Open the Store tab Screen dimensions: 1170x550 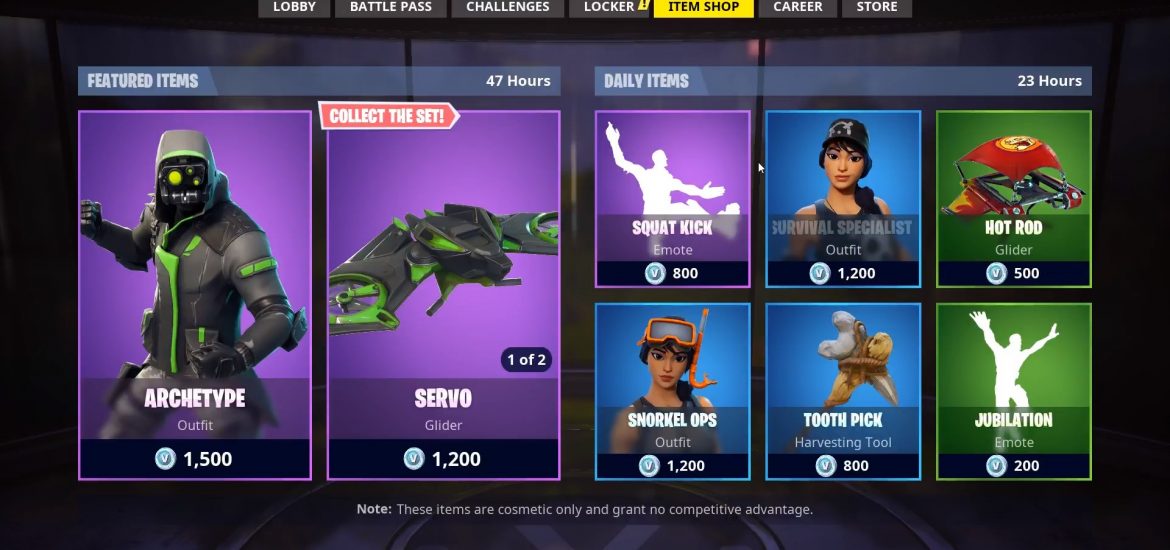[876, 8]
